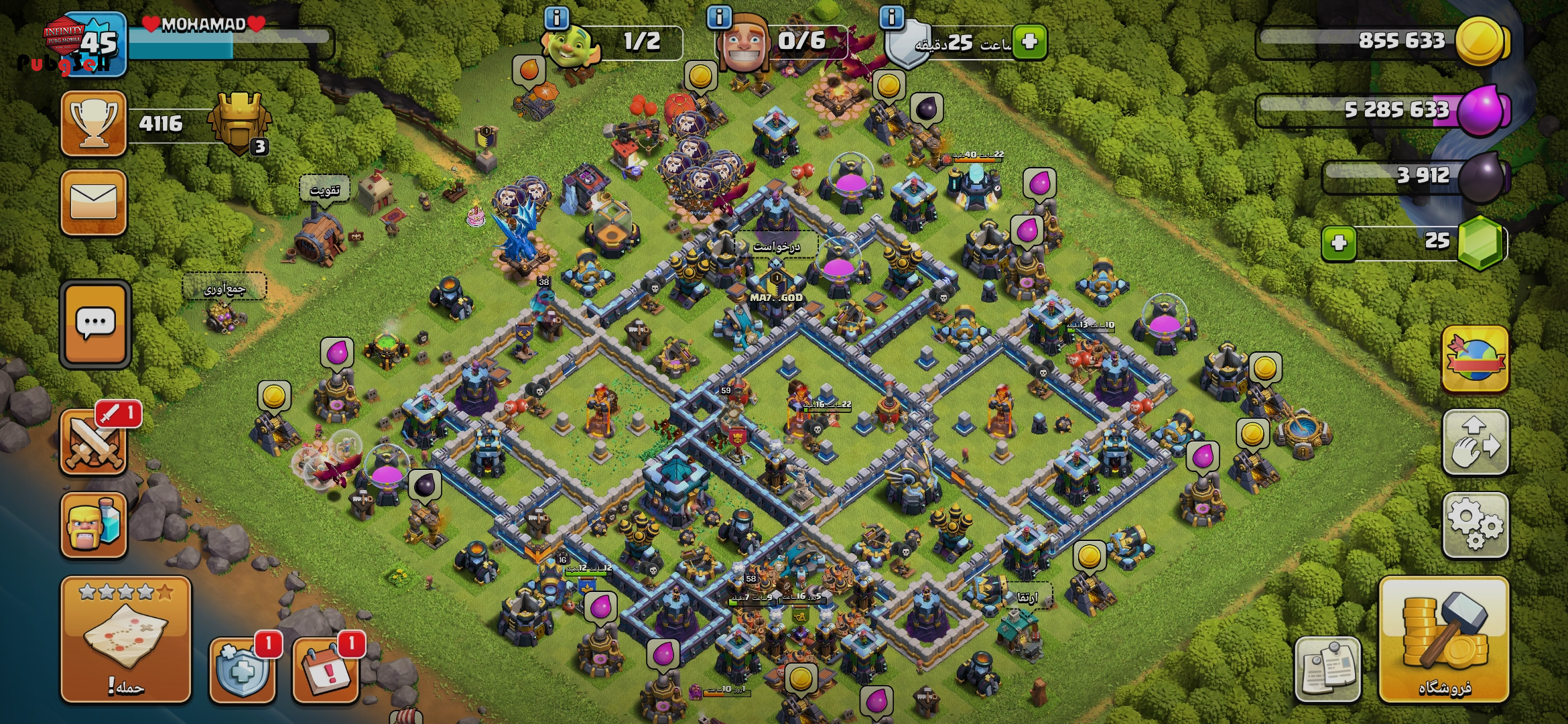
Task: Expand the clan chat speech bubble
Action: click(x=95, y=324)
